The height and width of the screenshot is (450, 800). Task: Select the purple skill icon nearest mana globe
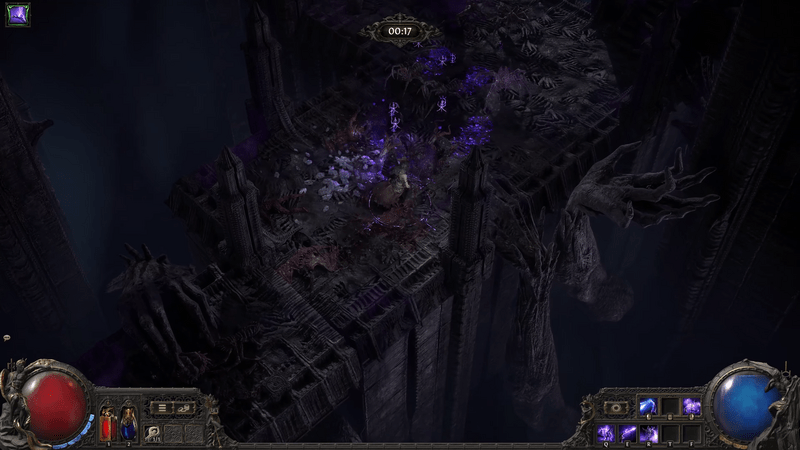692,406
